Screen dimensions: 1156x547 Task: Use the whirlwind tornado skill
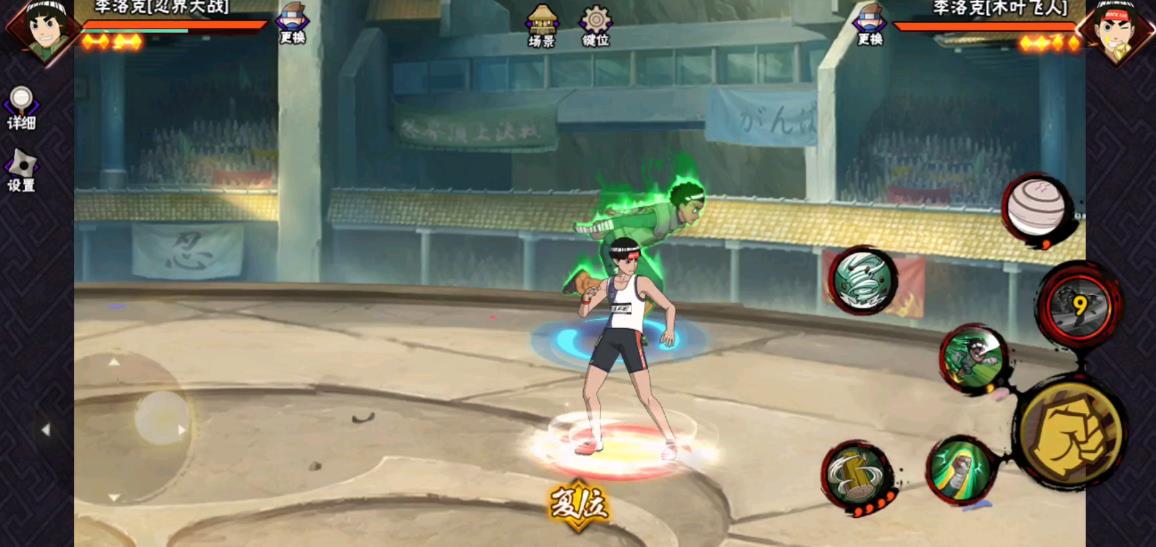point(862,280)
